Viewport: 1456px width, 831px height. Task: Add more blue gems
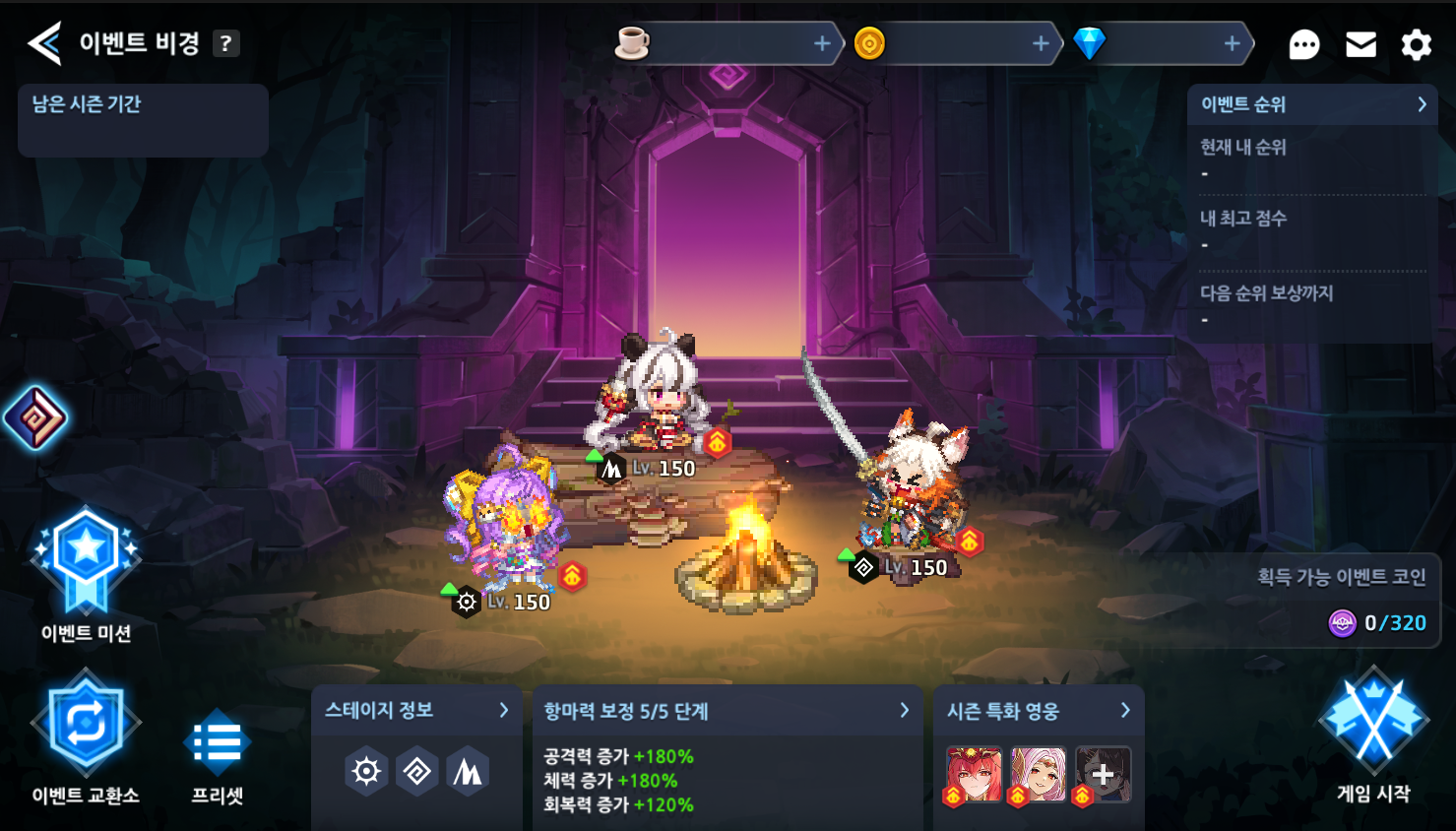pos(1232,43)
